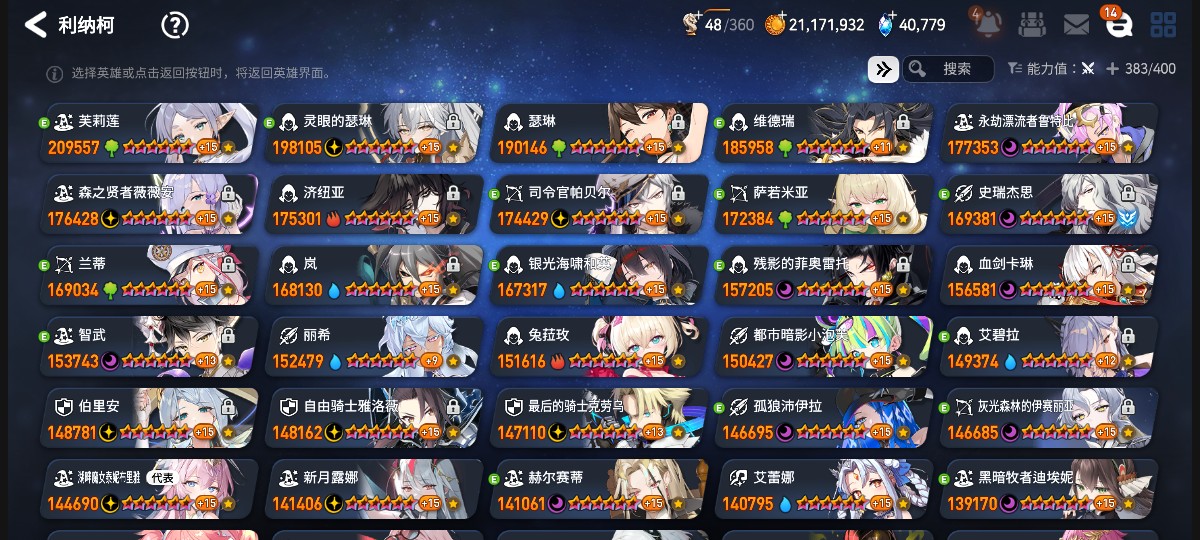This screenshot has height=540, width=1200.
Task: Open the 萨若米亚 hero card
Action: [823, 205]
